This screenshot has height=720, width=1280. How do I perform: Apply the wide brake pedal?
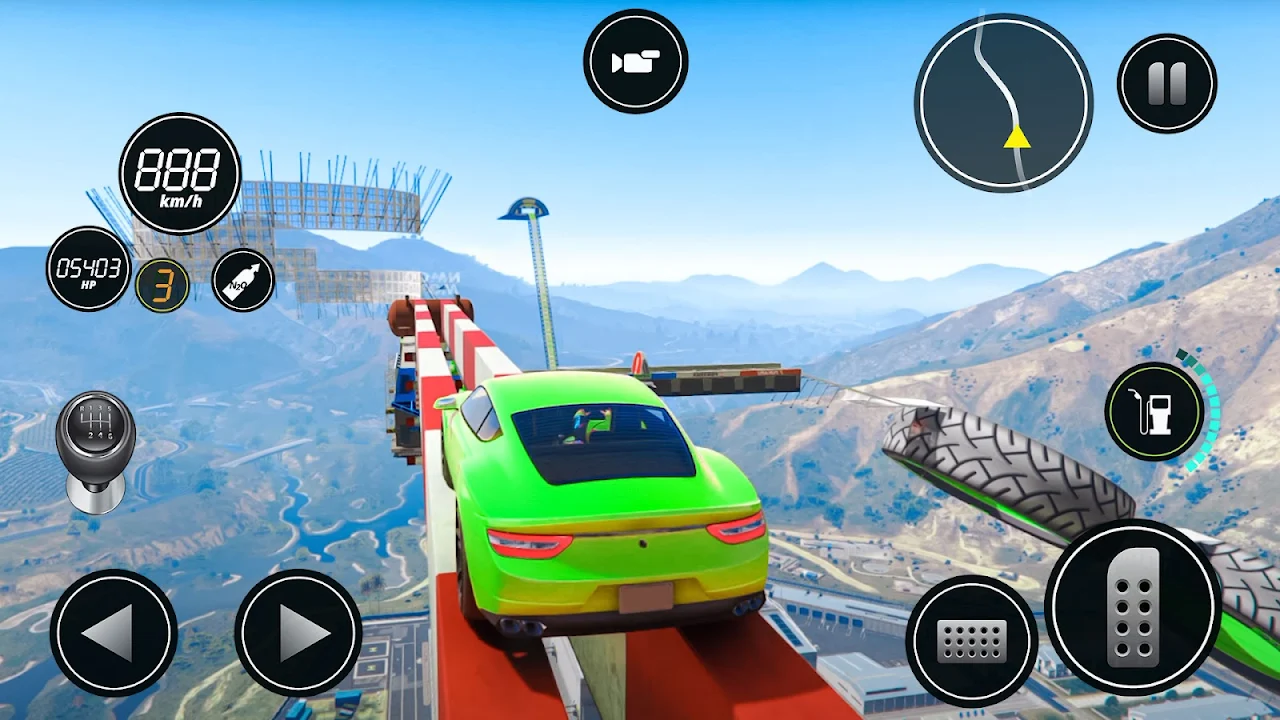pyautogui.click(x=971, y=640)
